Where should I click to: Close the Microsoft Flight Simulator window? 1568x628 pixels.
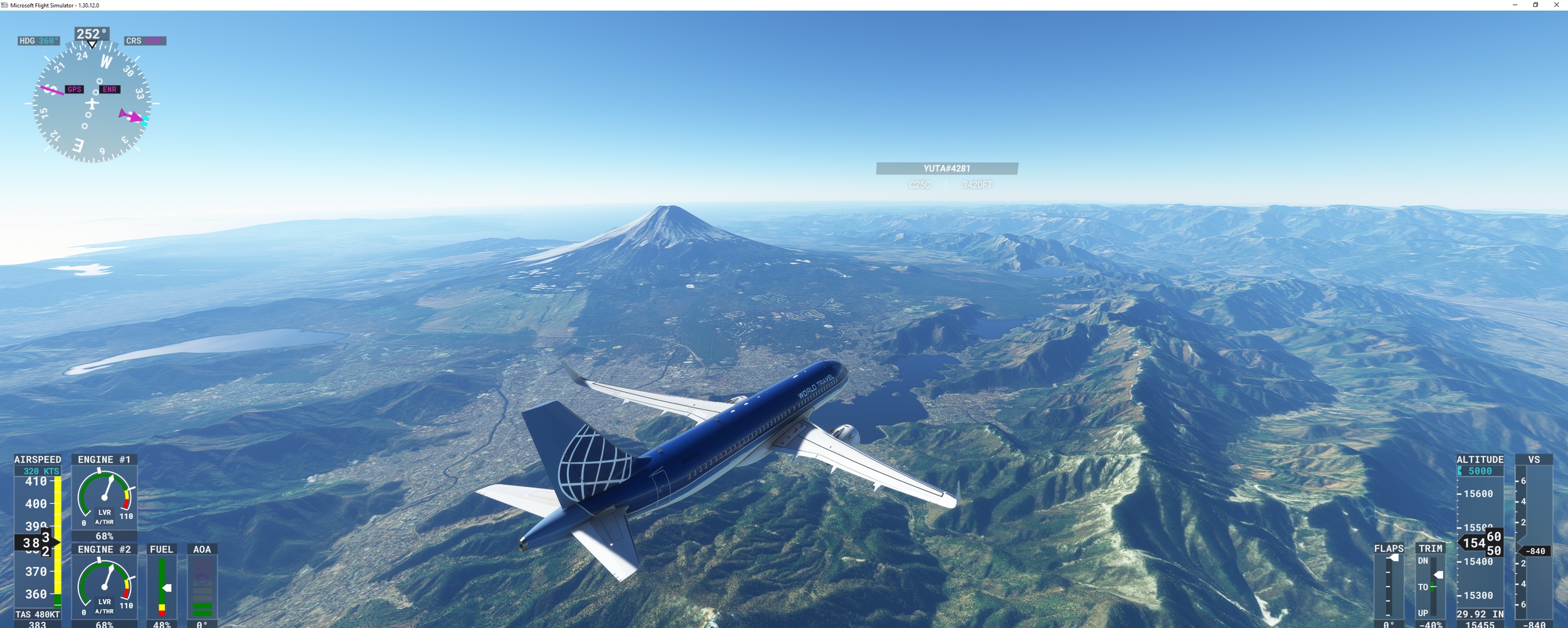tap(1556, 5)
